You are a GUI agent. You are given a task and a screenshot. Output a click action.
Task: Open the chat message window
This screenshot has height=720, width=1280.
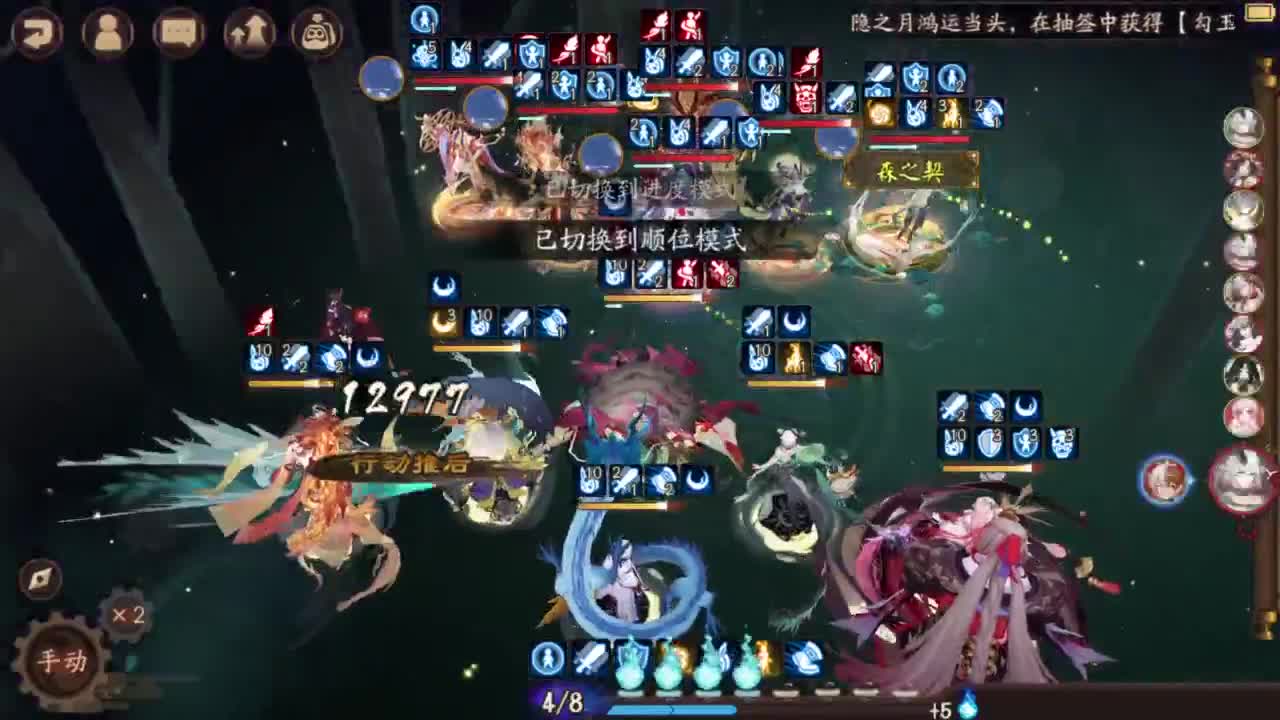click(x=178, y=32)
